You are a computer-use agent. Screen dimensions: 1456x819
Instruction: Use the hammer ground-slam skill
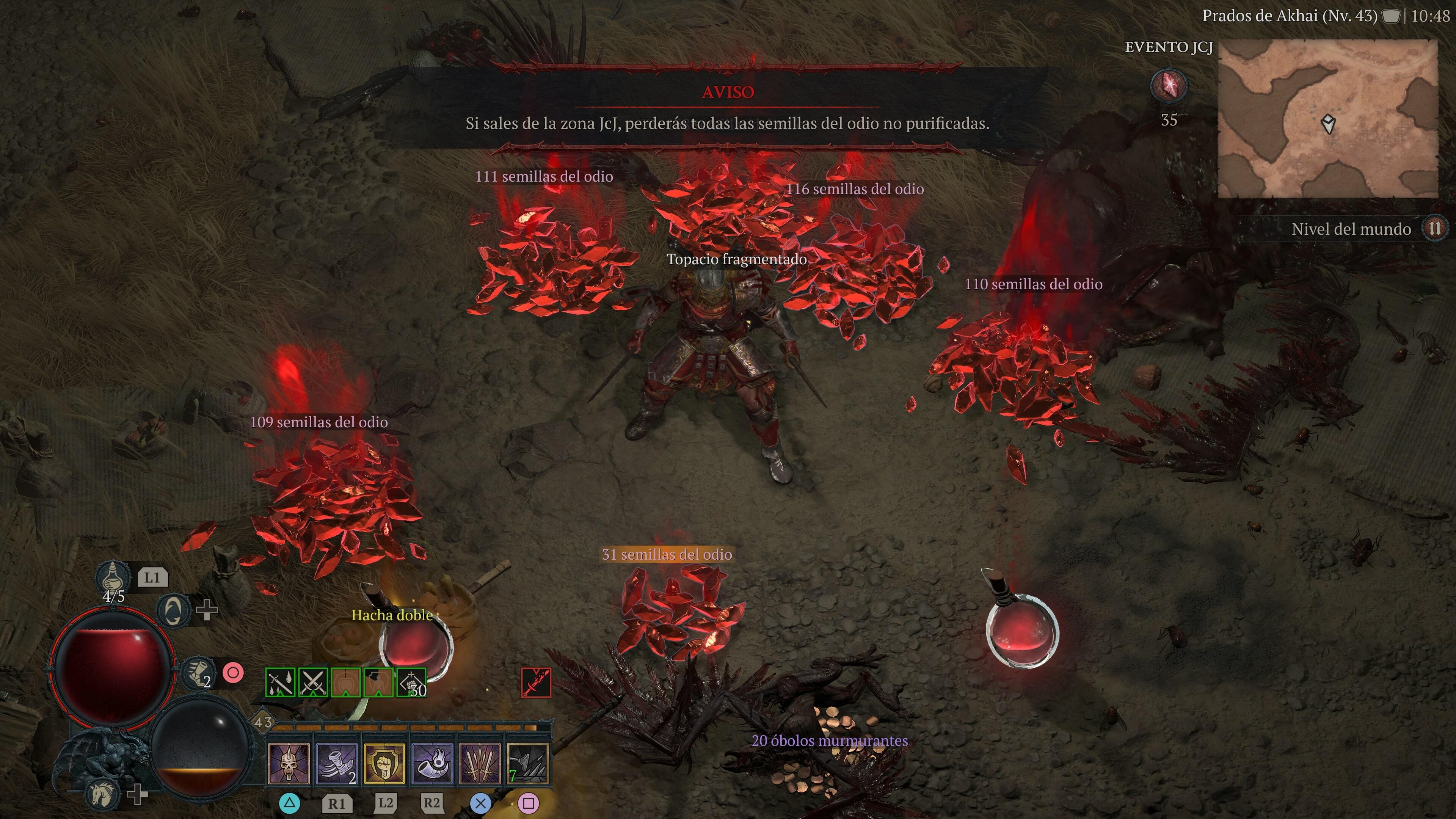(x=527, y=764)
